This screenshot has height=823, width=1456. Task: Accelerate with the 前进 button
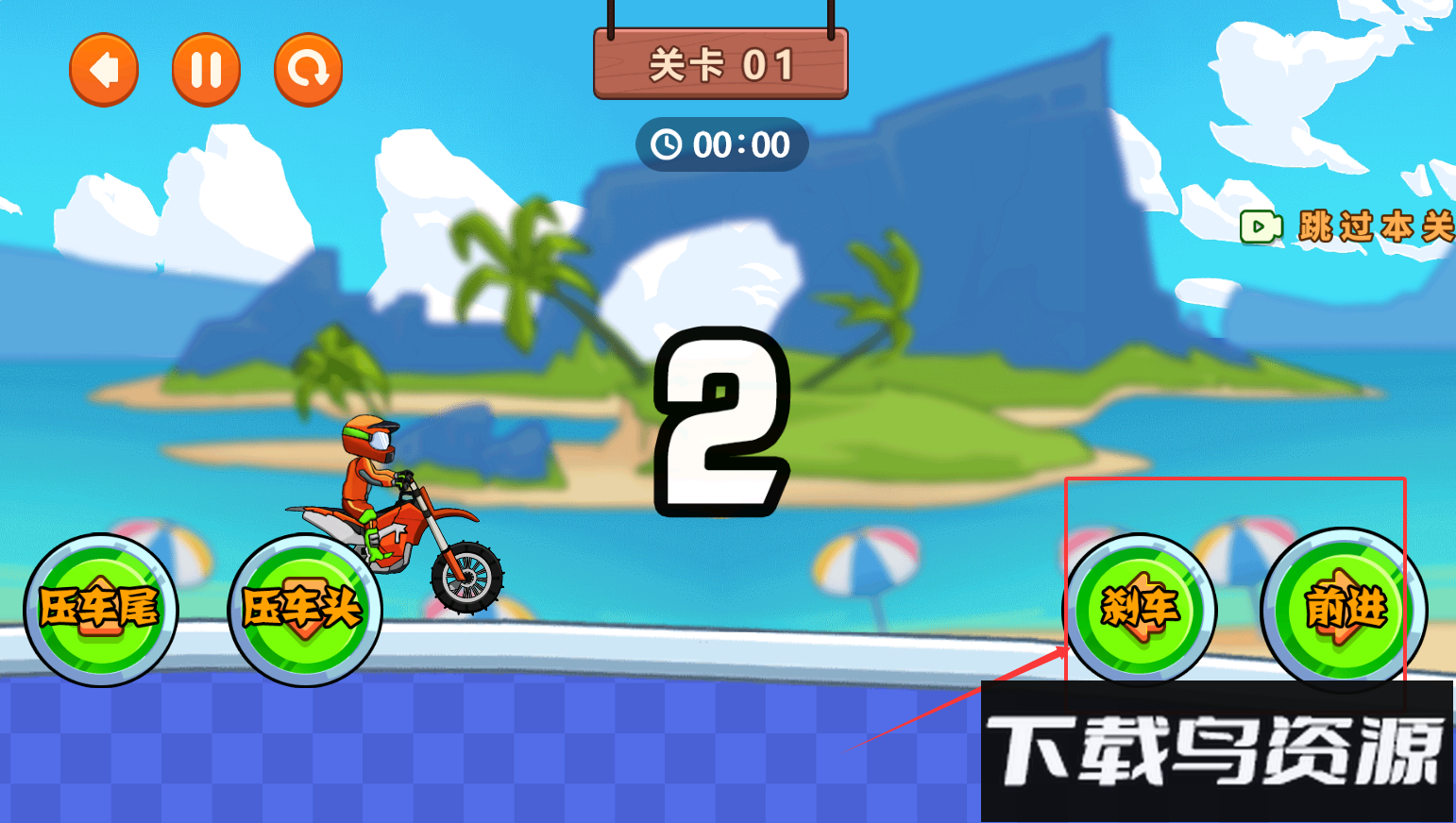tap(1345, 610)
